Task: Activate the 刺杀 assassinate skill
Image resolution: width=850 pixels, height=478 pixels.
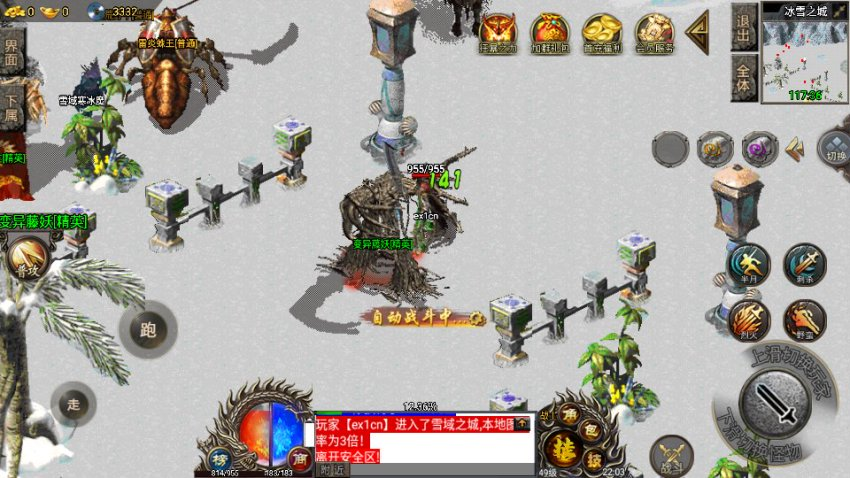Action: click(x=804, y=264)
